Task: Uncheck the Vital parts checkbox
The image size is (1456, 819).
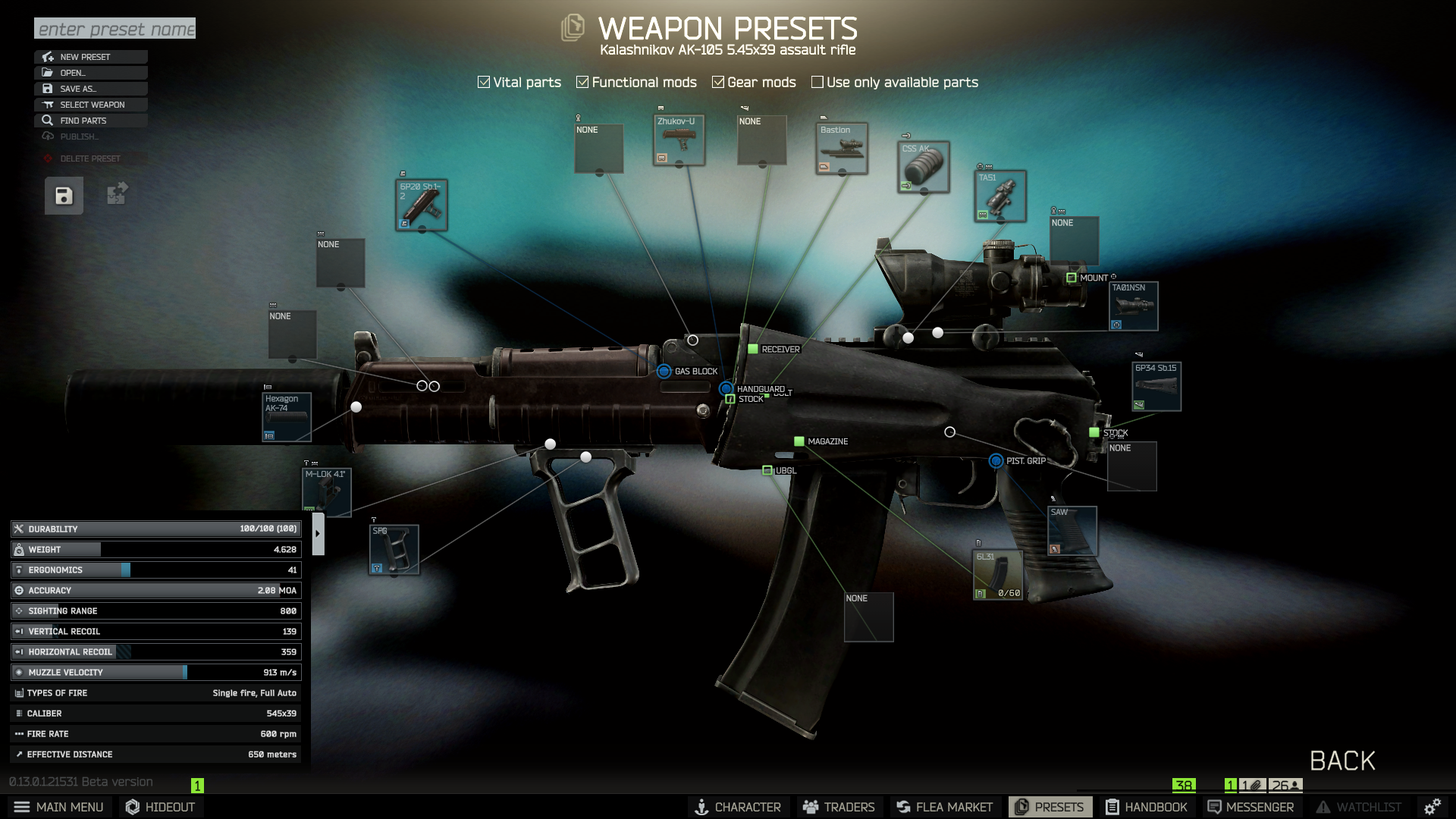Action: (x=483, y=81)
